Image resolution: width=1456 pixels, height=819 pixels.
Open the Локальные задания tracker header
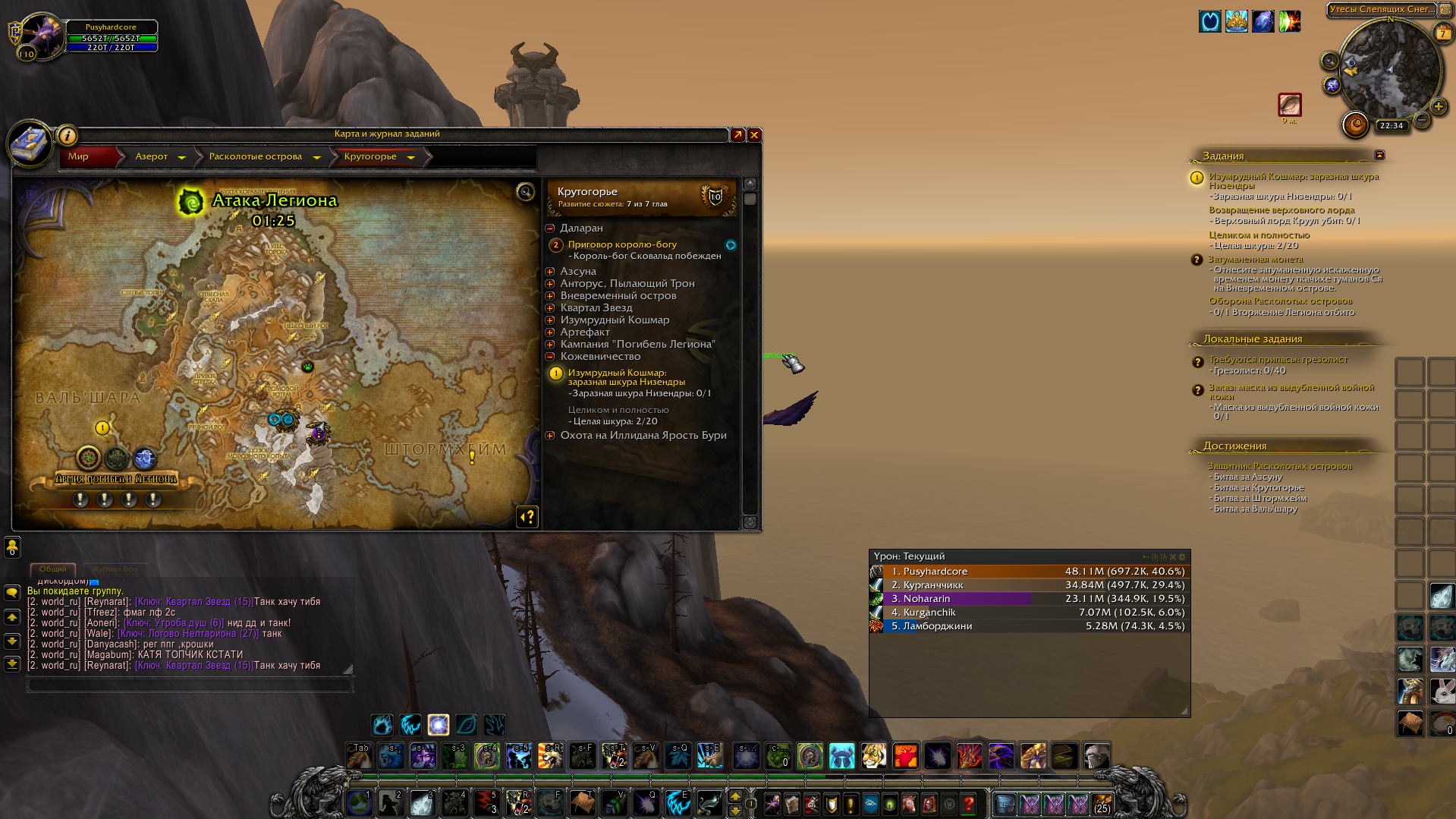point(1253,339)
